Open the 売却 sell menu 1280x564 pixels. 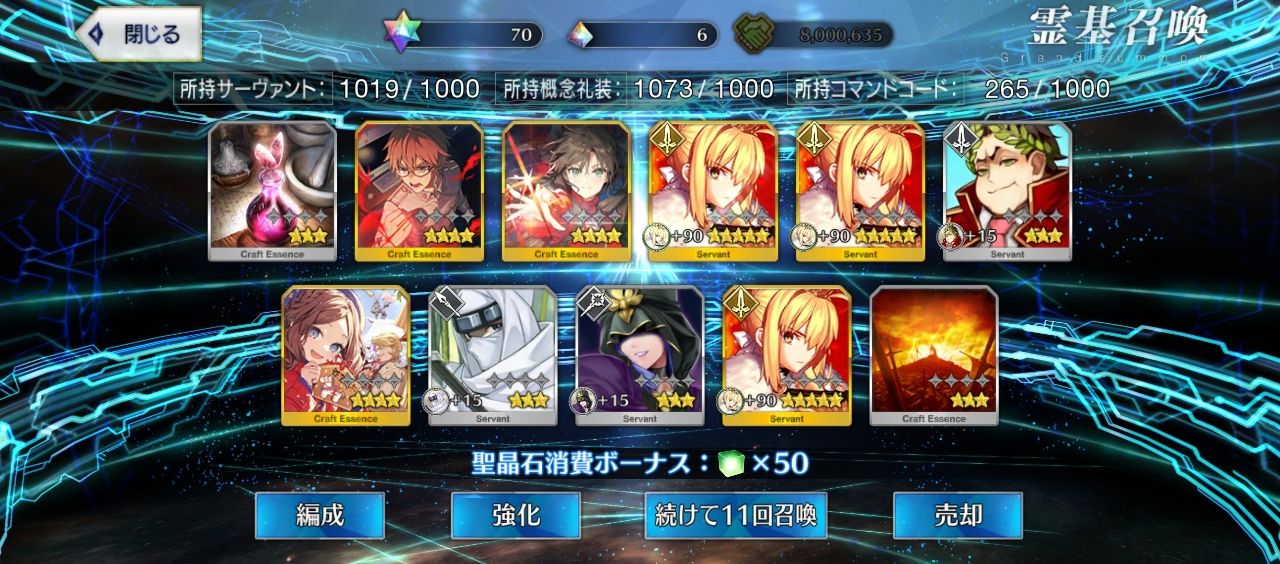coord(957,516)
